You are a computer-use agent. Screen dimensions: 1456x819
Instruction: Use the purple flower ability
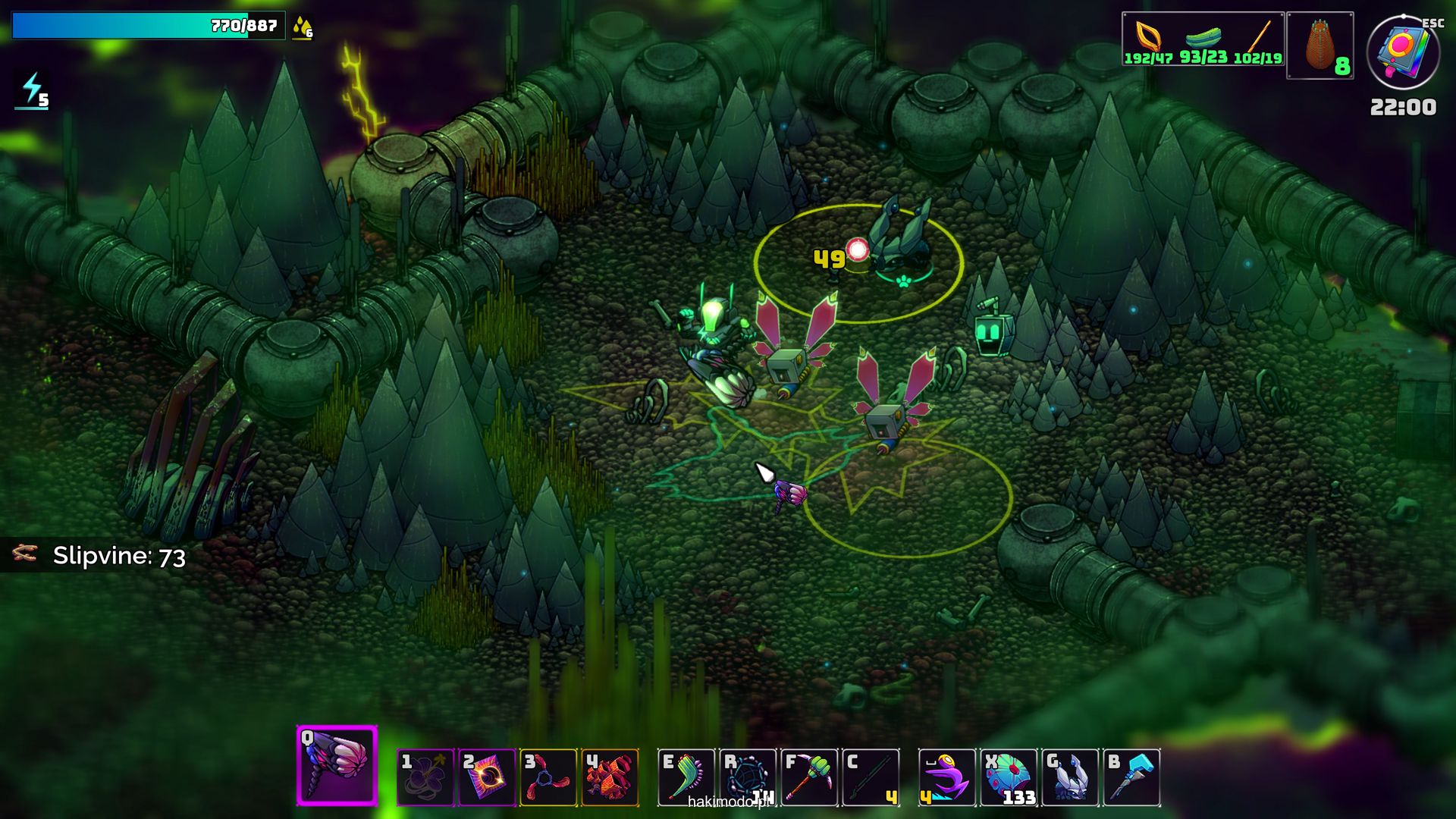tap(425, 777)
